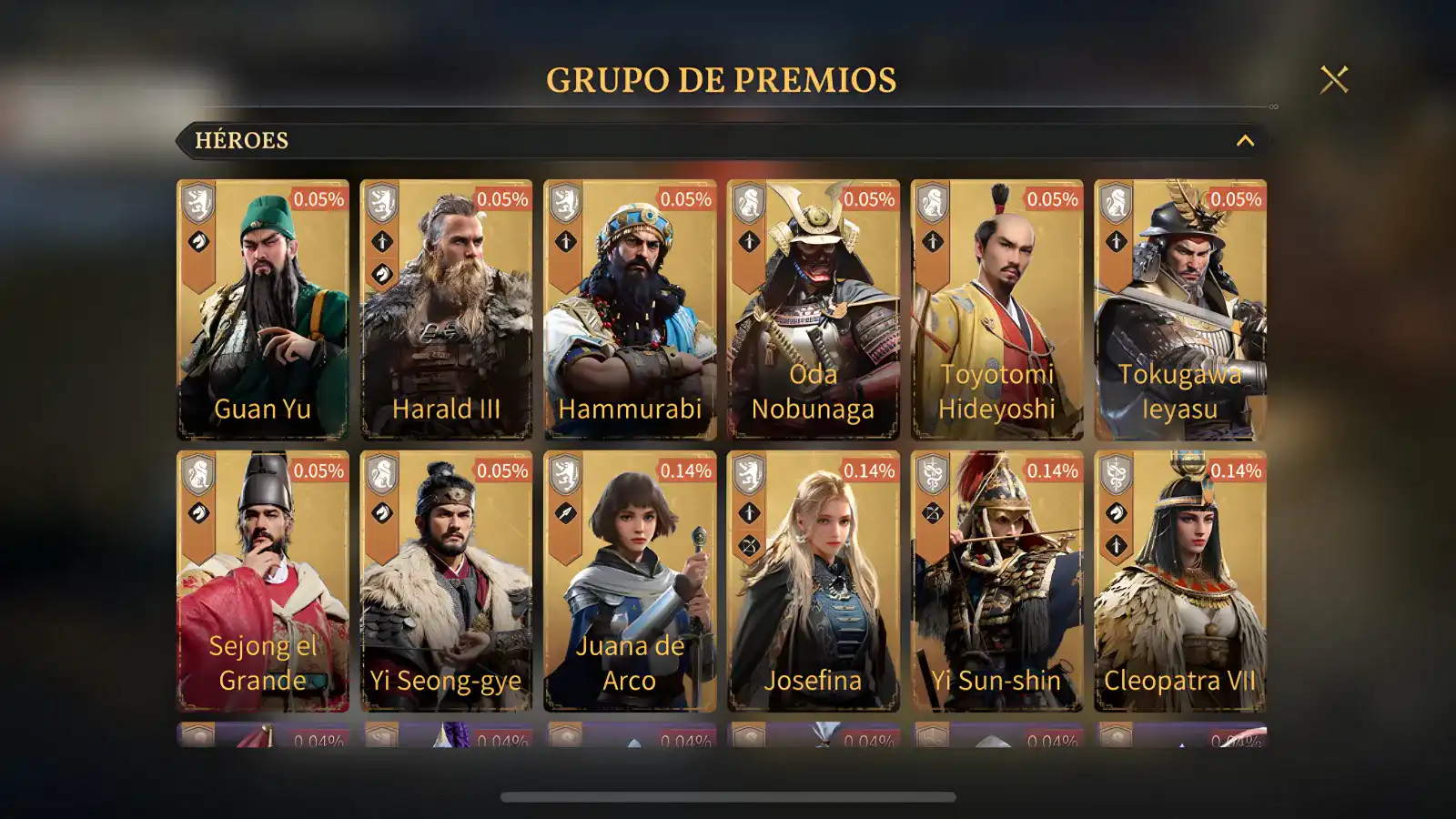The width and height of the screenshot is (1456, 819).
Task: Select the Cleopatra VII hero card
Action: click(1180, 581)
